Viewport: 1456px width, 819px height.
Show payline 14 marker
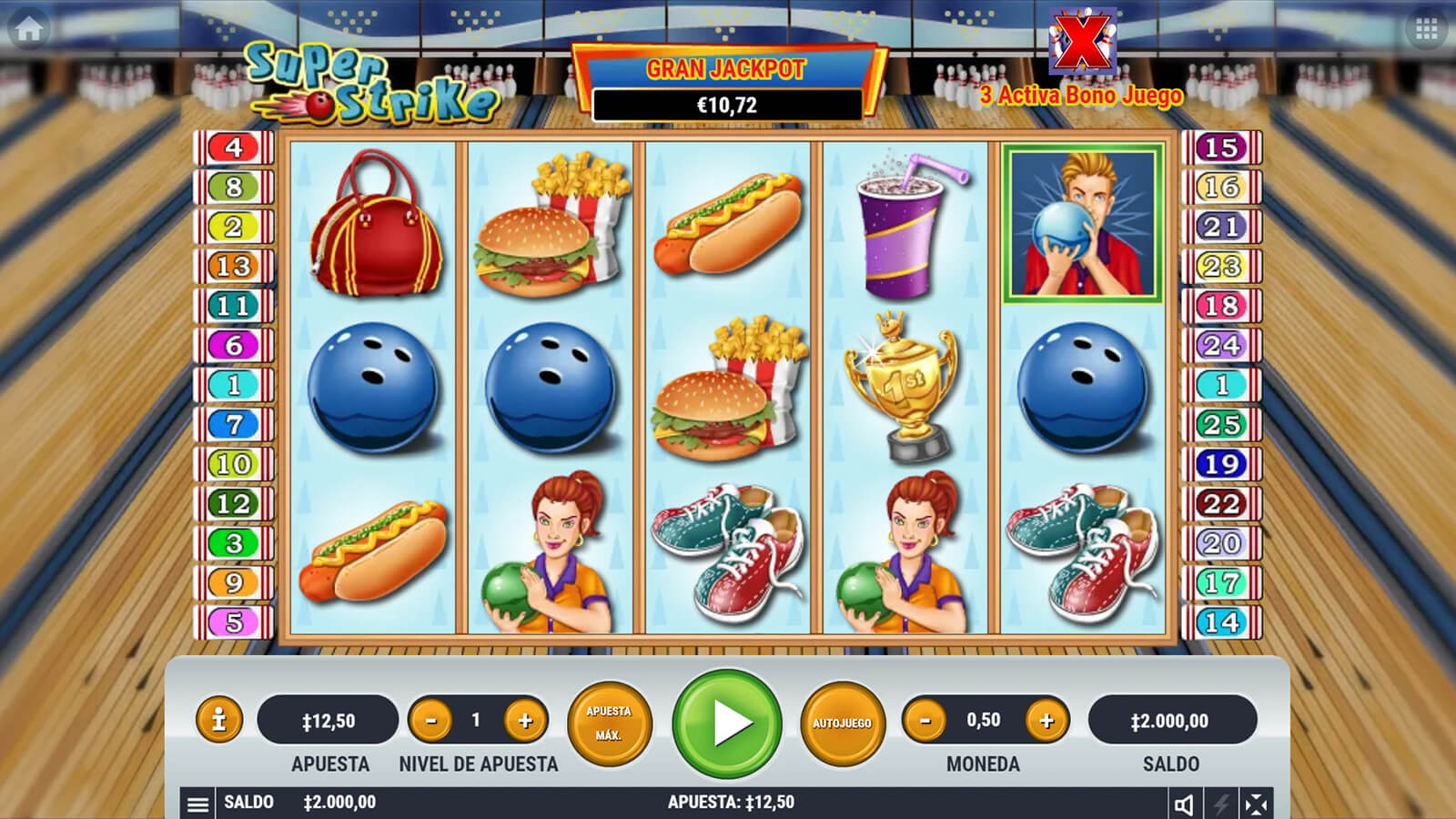click(1221, 622)
